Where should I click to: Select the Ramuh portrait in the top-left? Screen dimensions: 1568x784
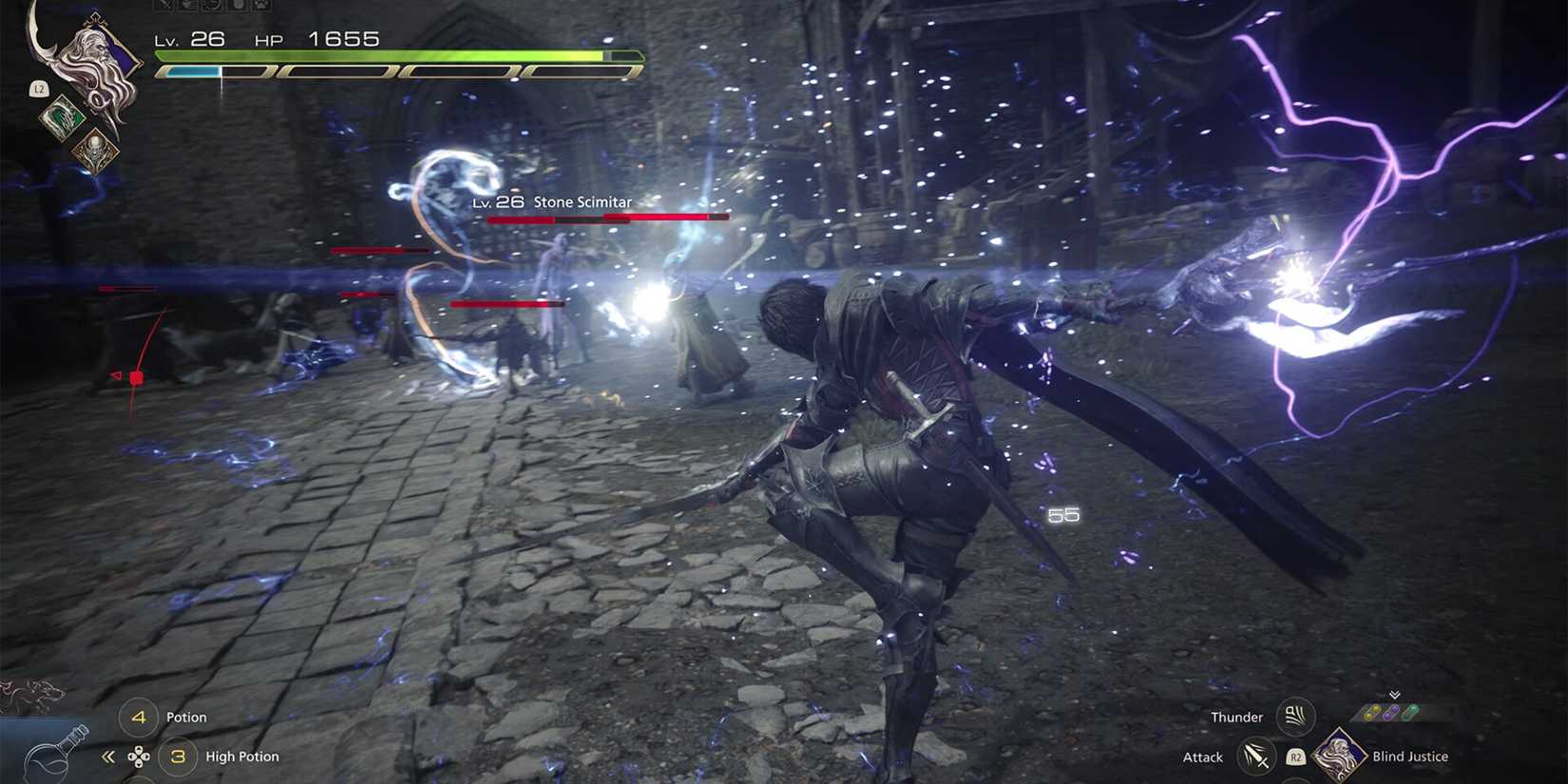[x=95, y=57]
